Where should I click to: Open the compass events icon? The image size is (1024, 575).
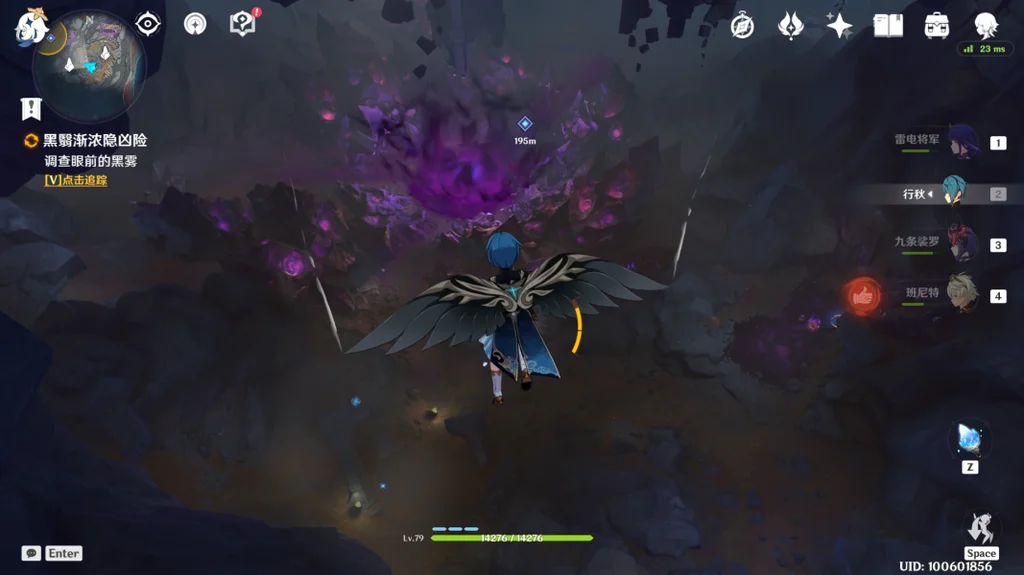point(742,26)
